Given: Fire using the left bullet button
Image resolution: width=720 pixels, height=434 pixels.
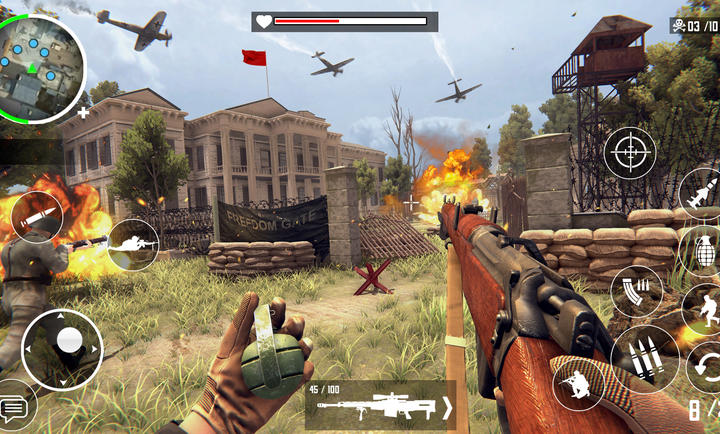Looking at the screenshot, I should [x=36, y=215].
